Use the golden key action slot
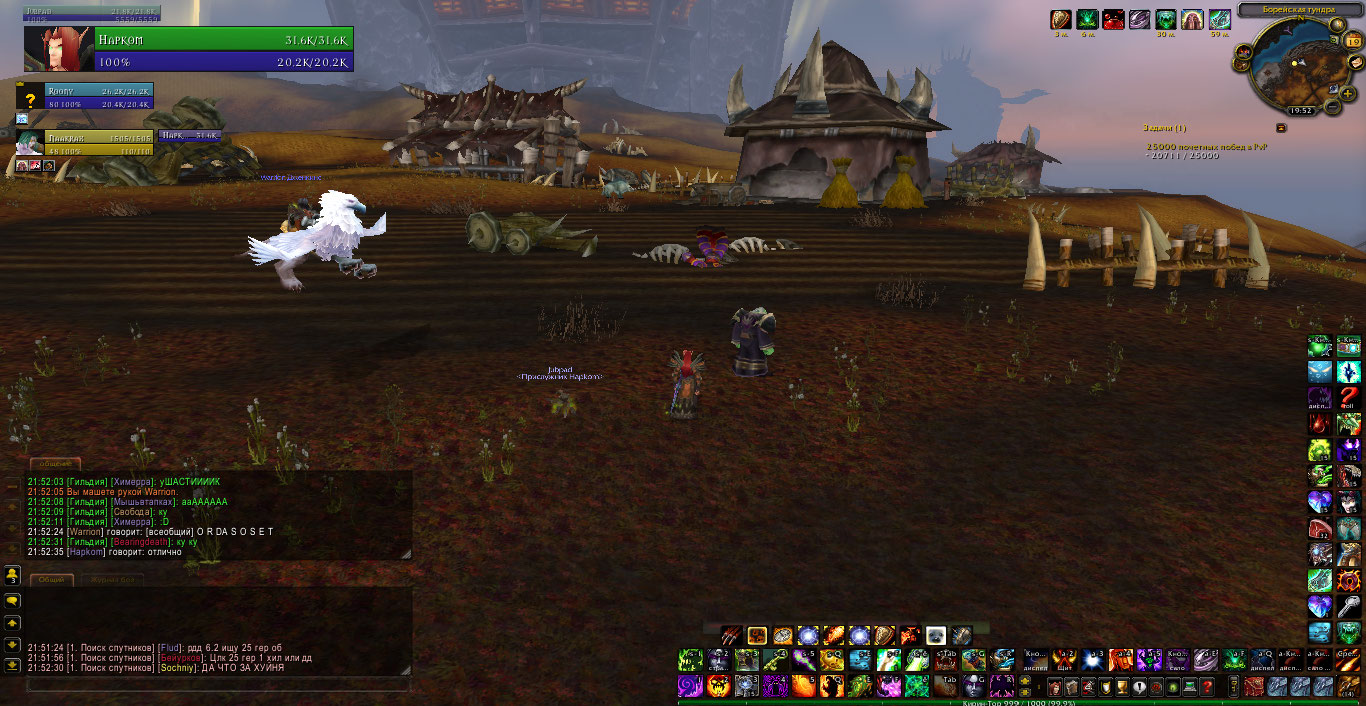The width and height of the screenshot is (1366, 706). click(x=775, y=660)
